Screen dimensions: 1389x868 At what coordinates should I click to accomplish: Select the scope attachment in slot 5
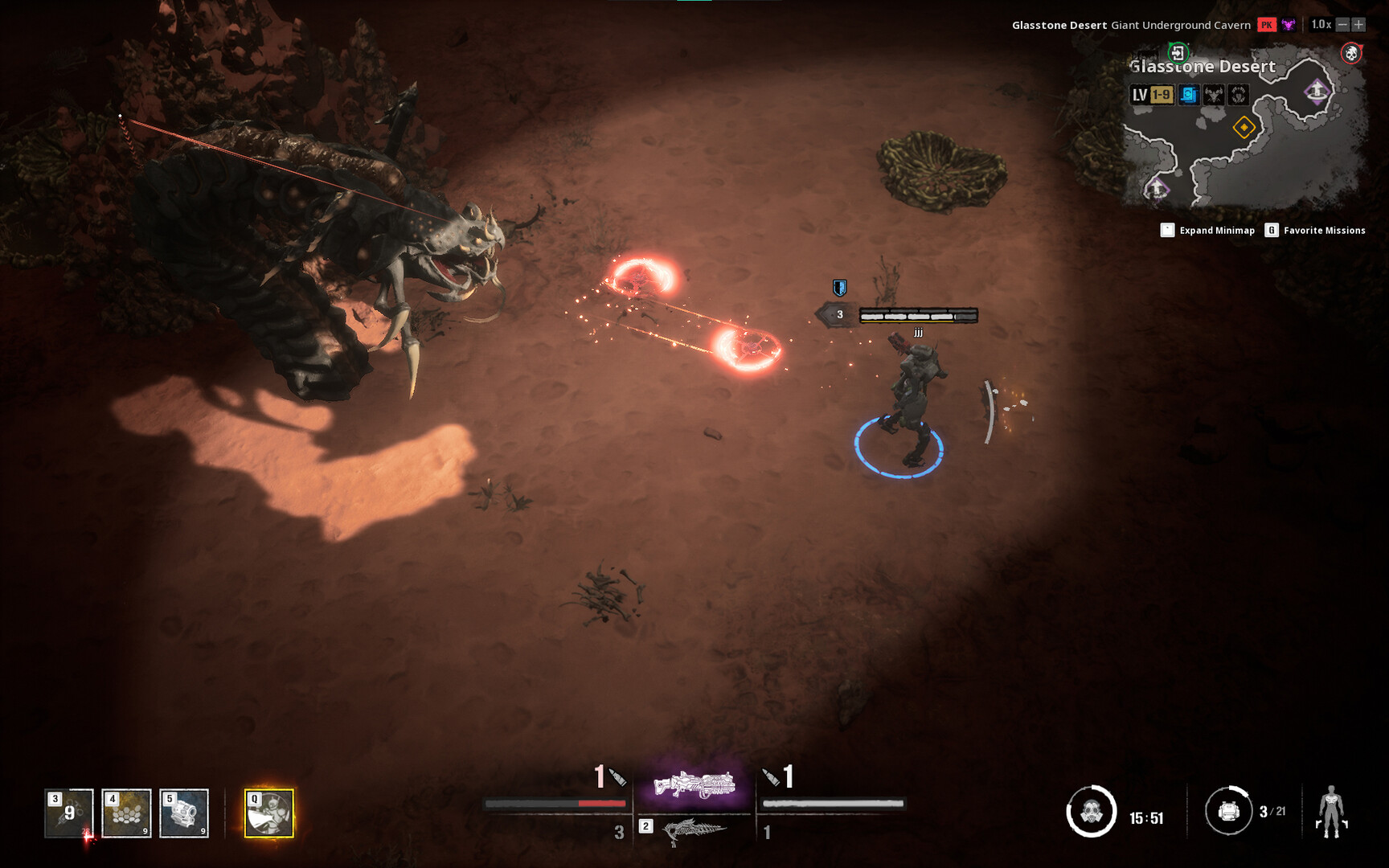click(183, 812)
